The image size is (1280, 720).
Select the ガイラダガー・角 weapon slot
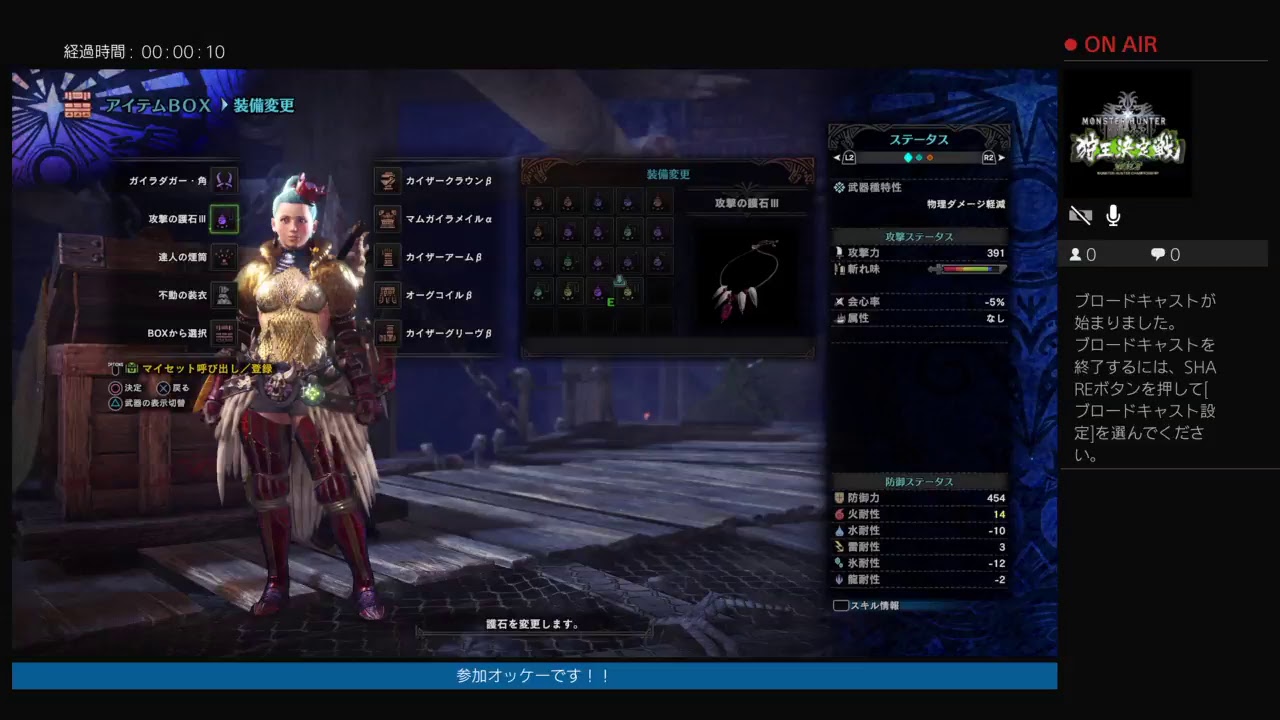(x=224, y=181)
